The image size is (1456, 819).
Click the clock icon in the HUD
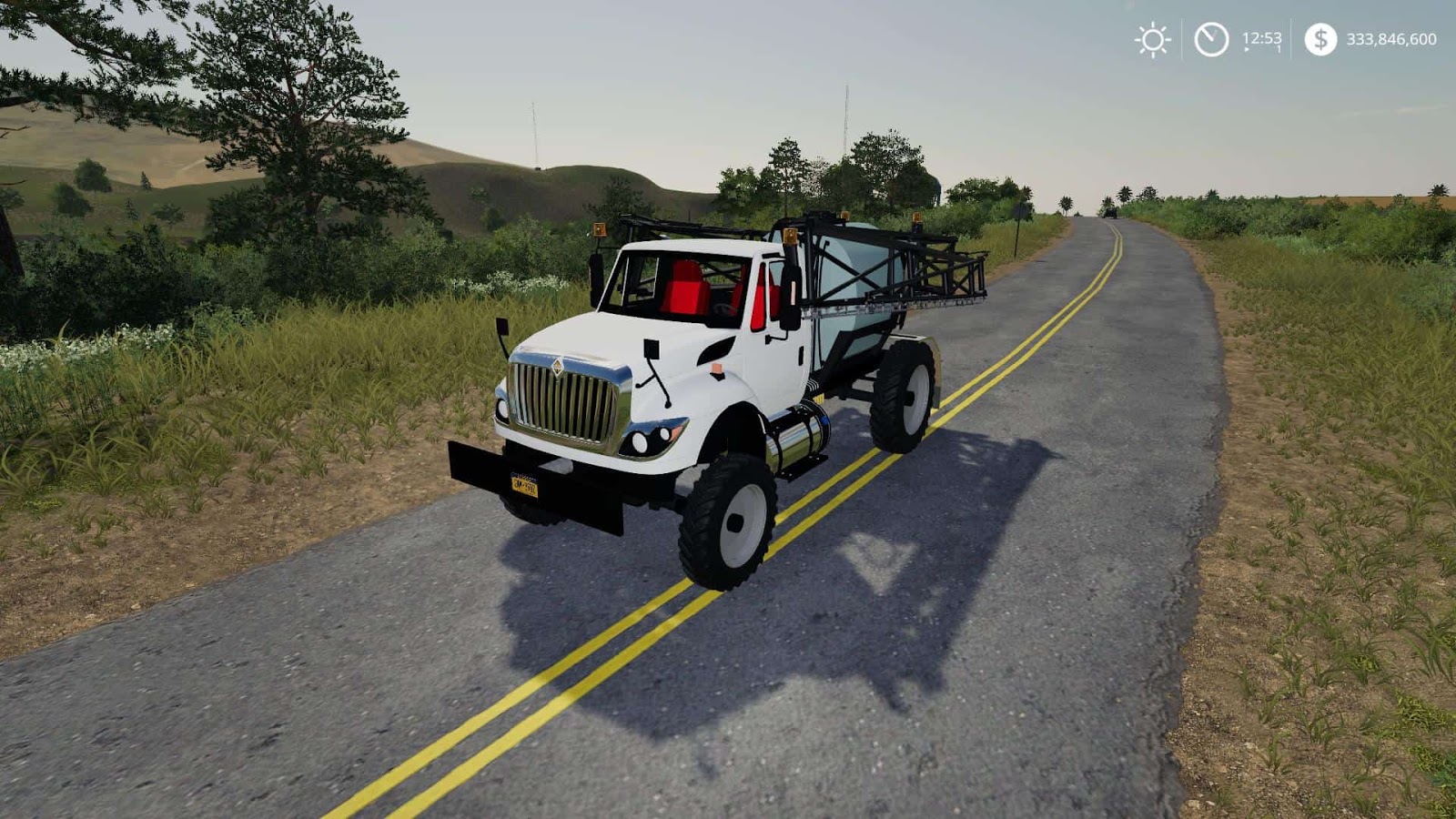[1210, 40]
